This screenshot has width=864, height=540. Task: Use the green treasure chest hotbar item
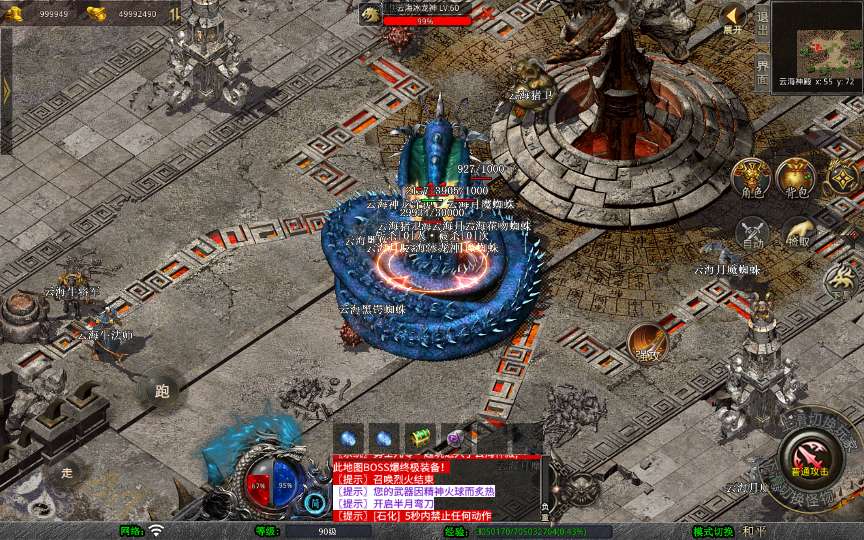[420, 437]
